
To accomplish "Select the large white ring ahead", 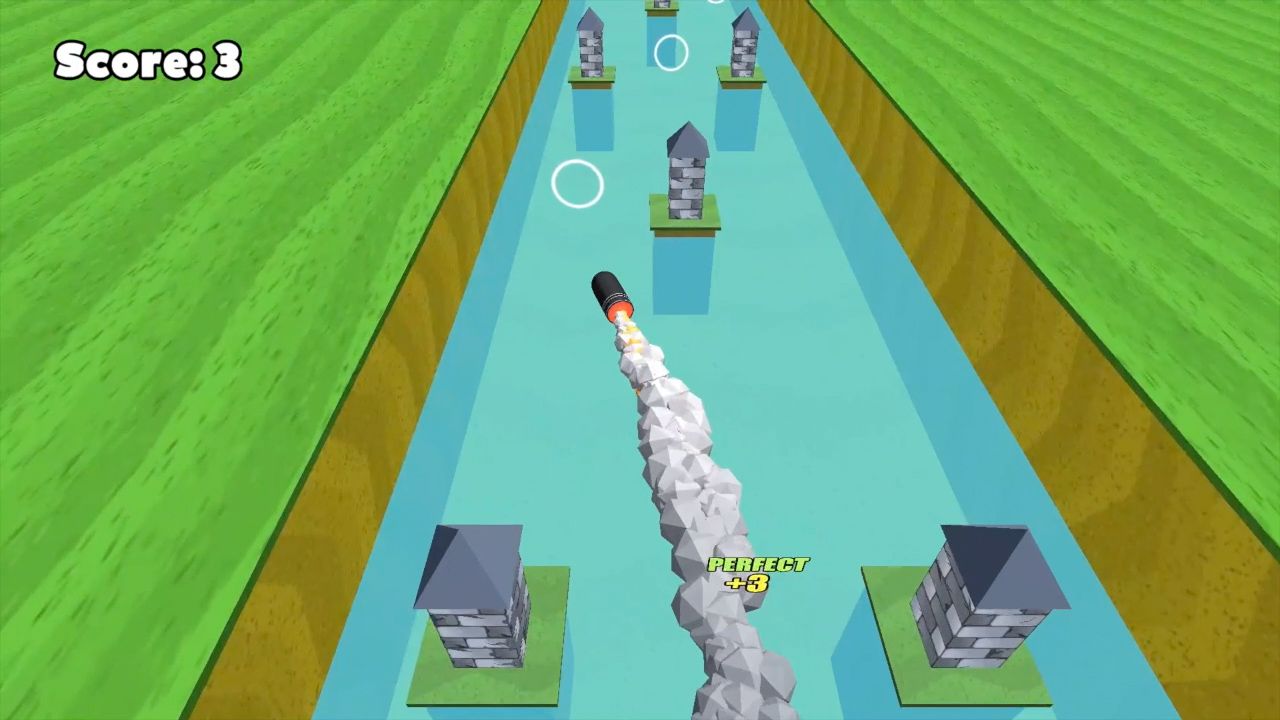I will (578, 185).
